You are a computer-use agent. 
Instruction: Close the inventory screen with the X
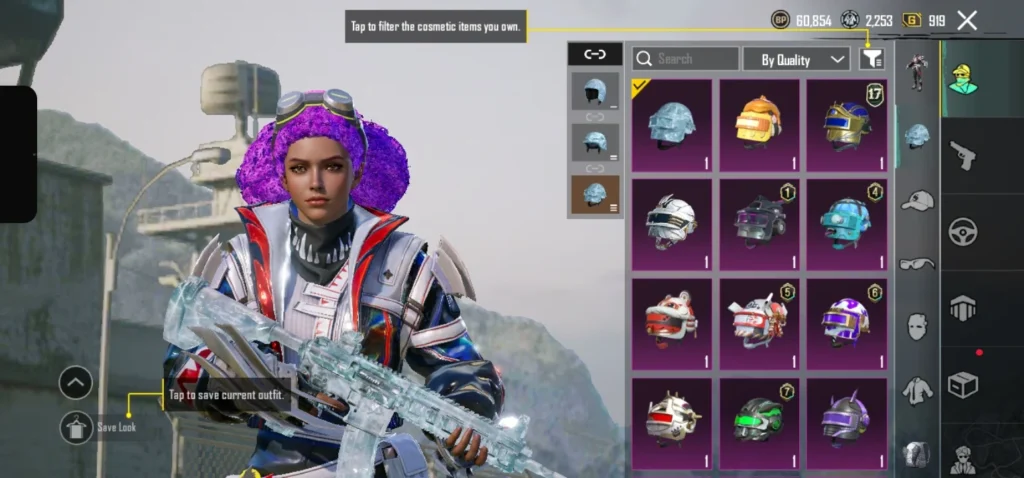pos(967,20)
